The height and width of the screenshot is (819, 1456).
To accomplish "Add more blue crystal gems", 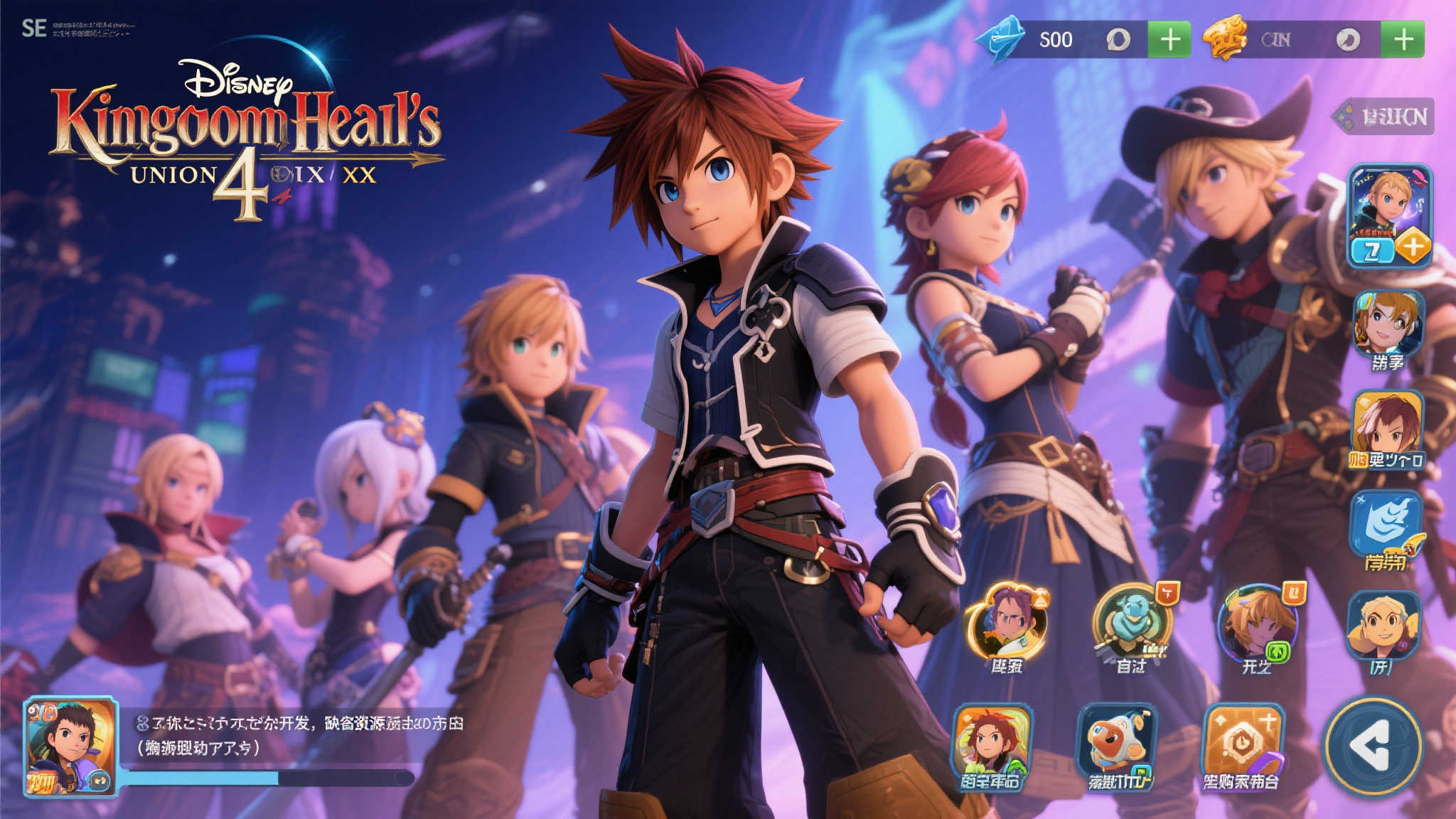I will pyautogui.click(x=1169, y=39).
